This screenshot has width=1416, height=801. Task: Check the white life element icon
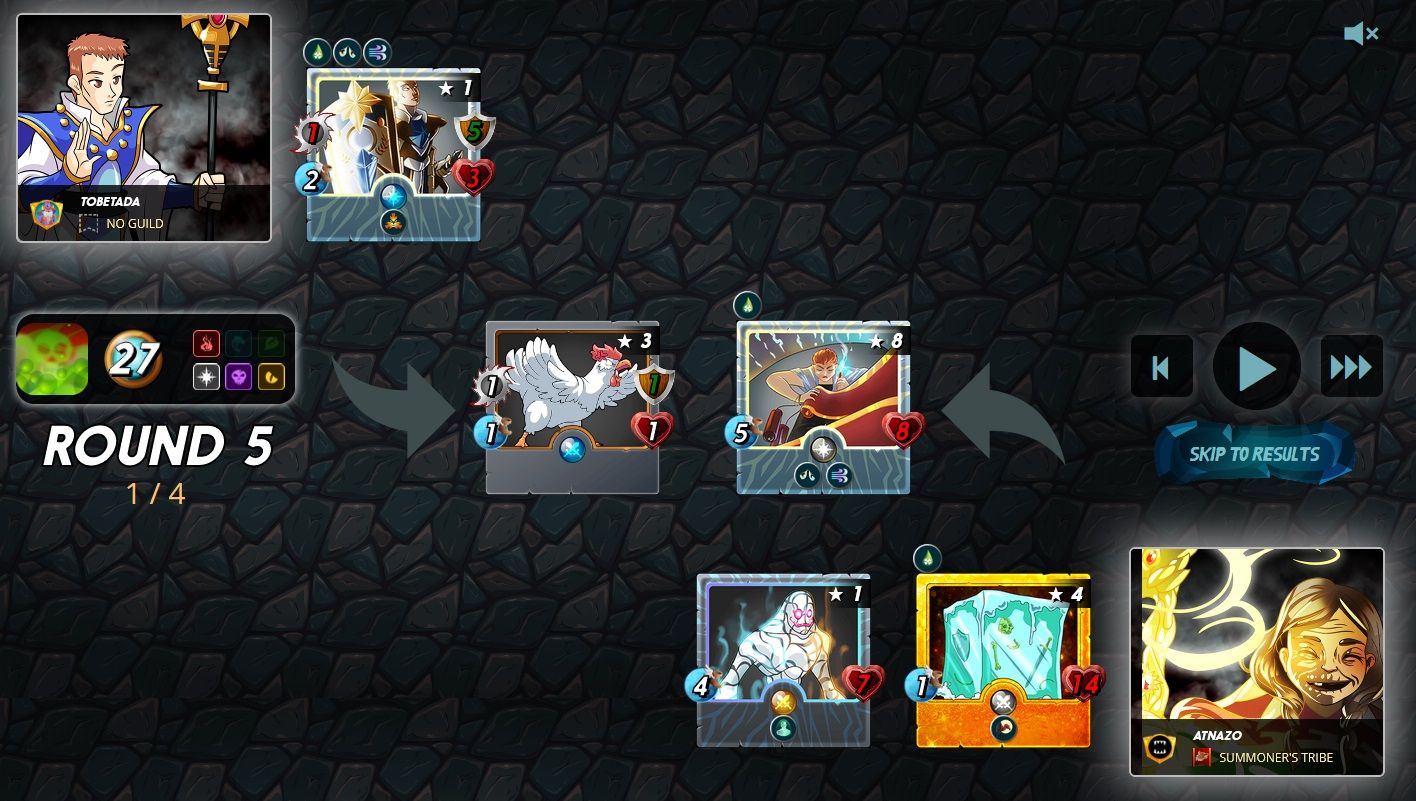coord(206,377)
